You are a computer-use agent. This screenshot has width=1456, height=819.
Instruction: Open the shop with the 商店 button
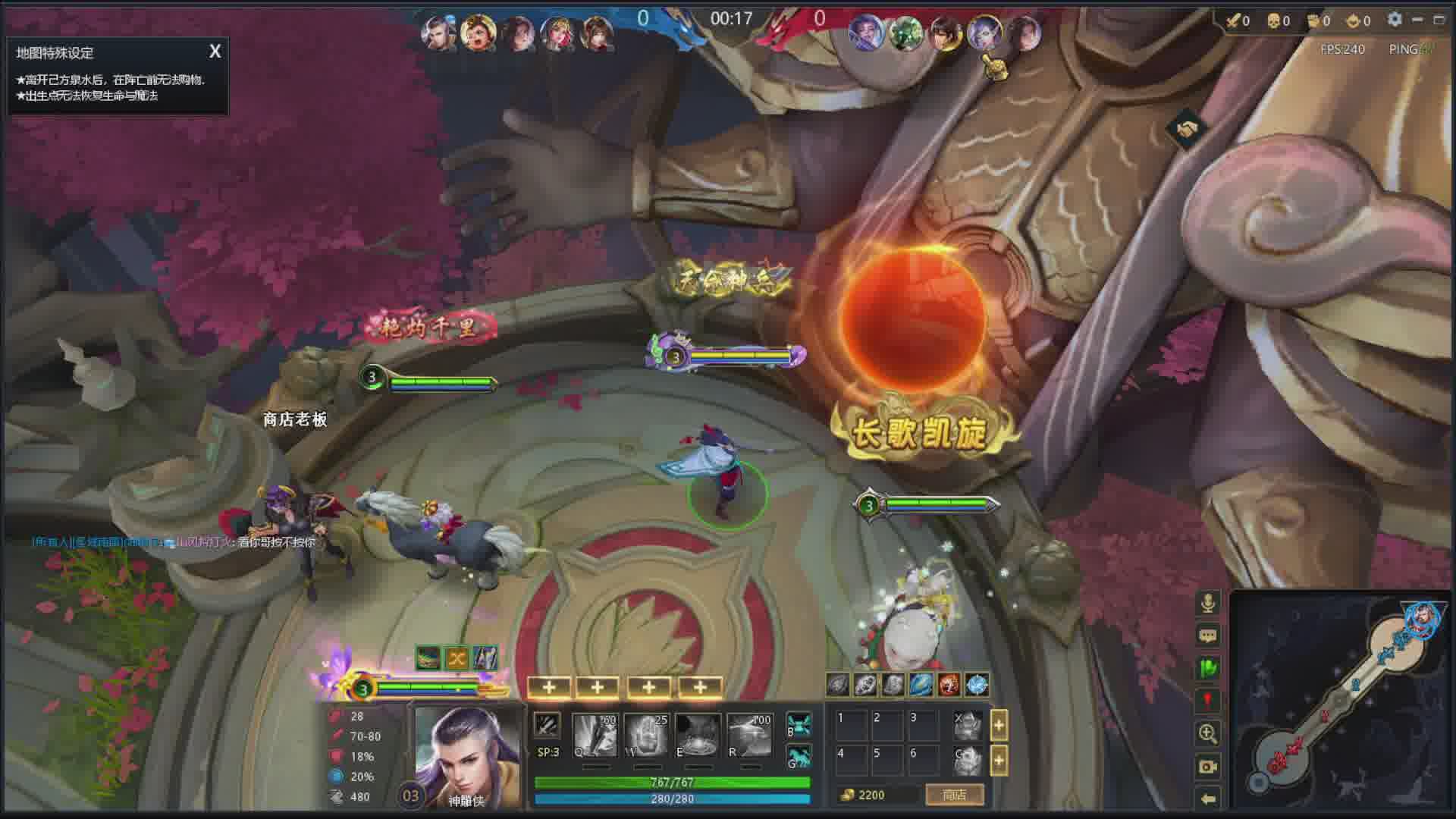point(954,795)
